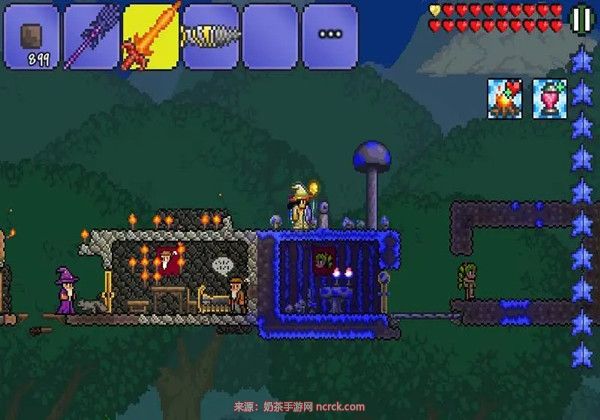Tap the campfire buff icon
Screen dimensions: 600x420
(x=505, y=97)
